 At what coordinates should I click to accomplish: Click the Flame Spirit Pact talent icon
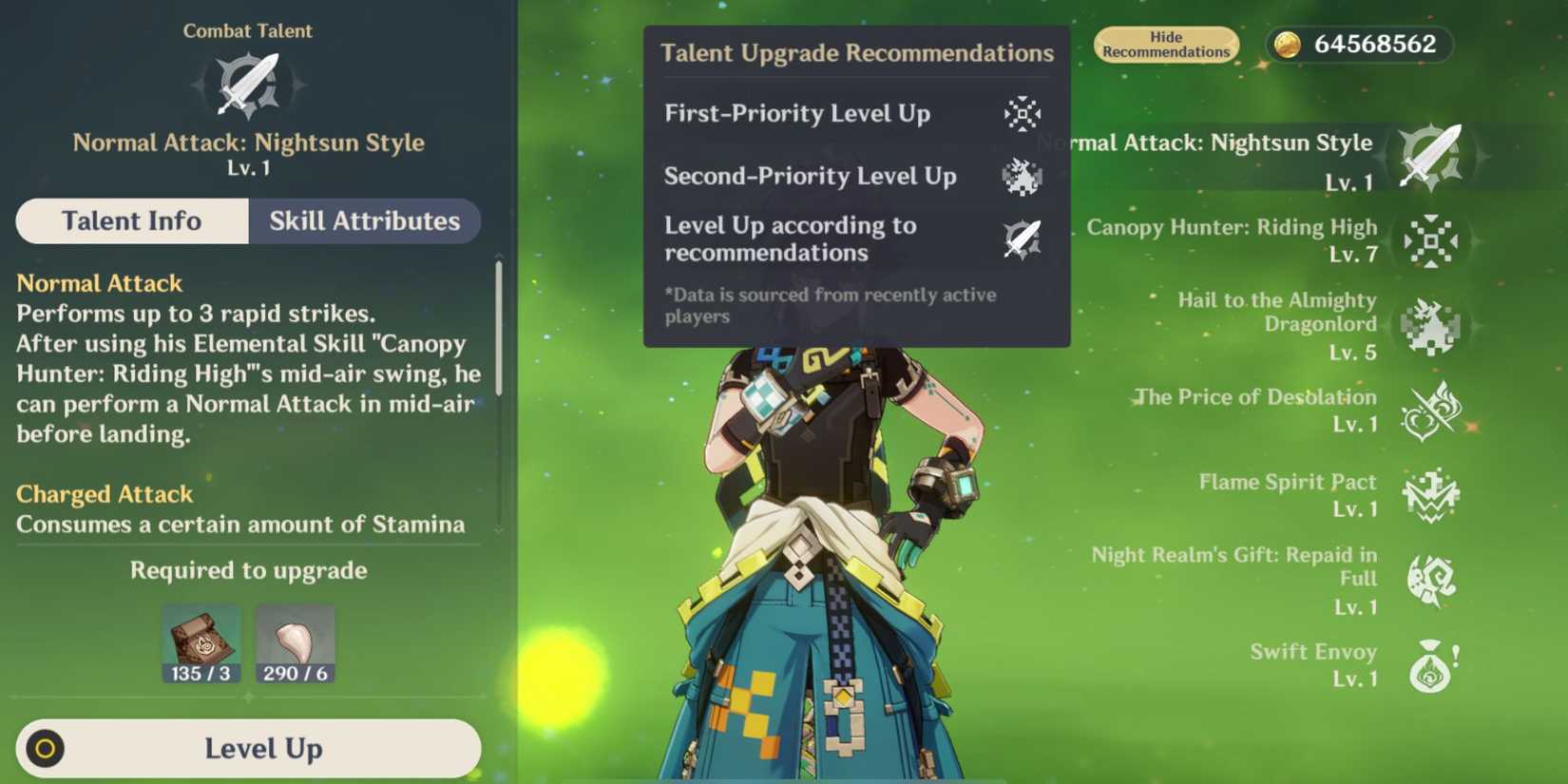[1431, 495]
